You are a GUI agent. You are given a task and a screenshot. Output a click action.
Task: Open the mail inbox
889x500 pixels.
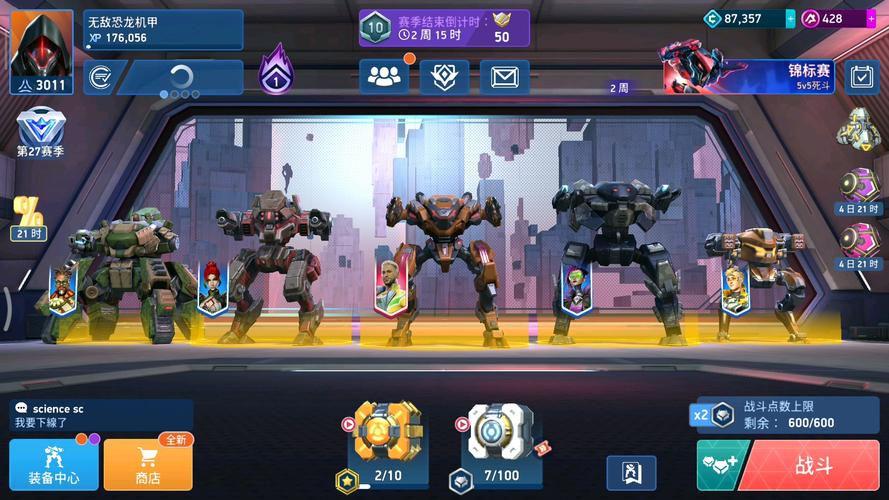504,77
